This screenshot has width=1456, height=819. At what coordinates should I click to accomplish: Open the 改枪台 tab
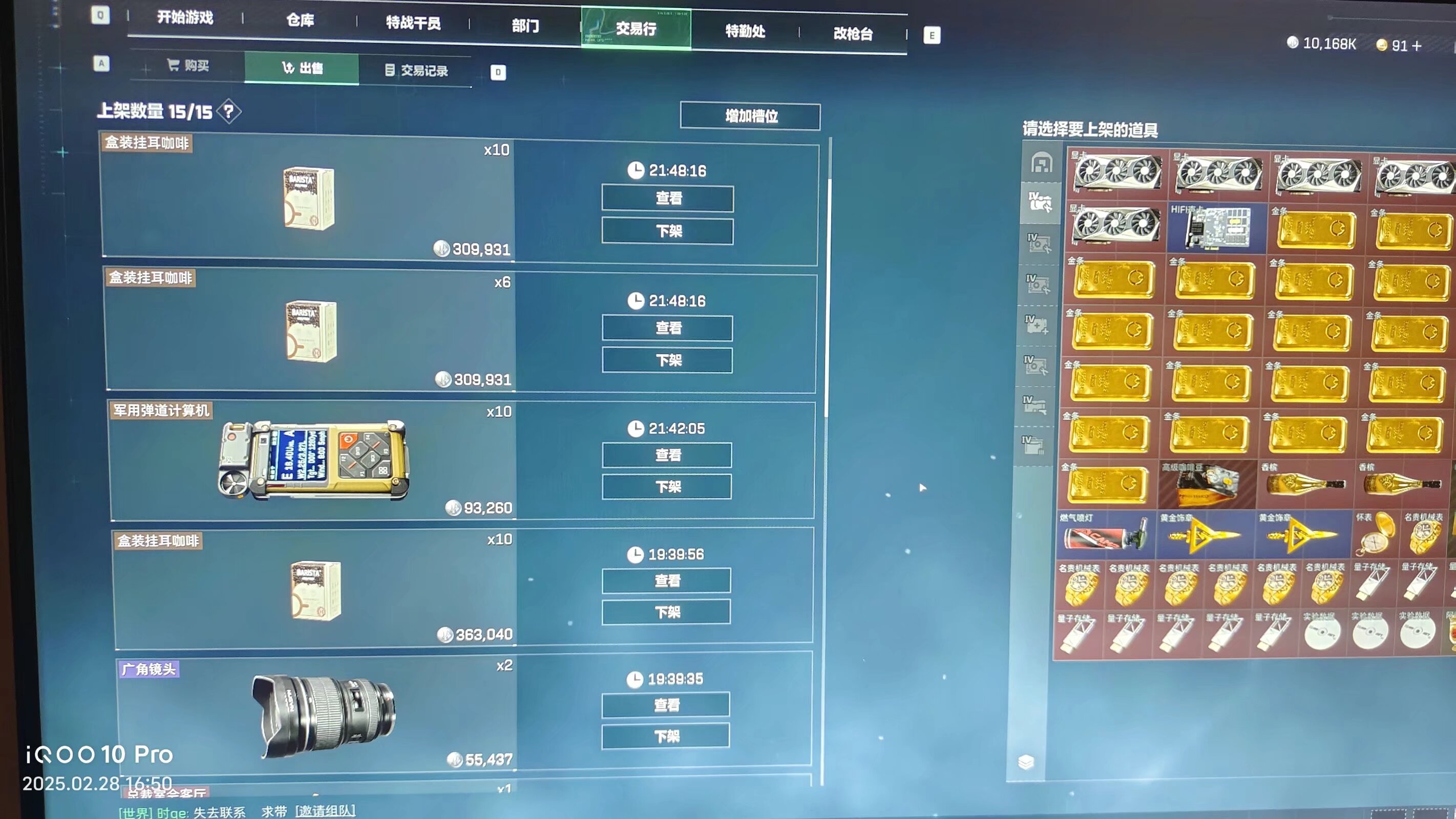(852, 34)
